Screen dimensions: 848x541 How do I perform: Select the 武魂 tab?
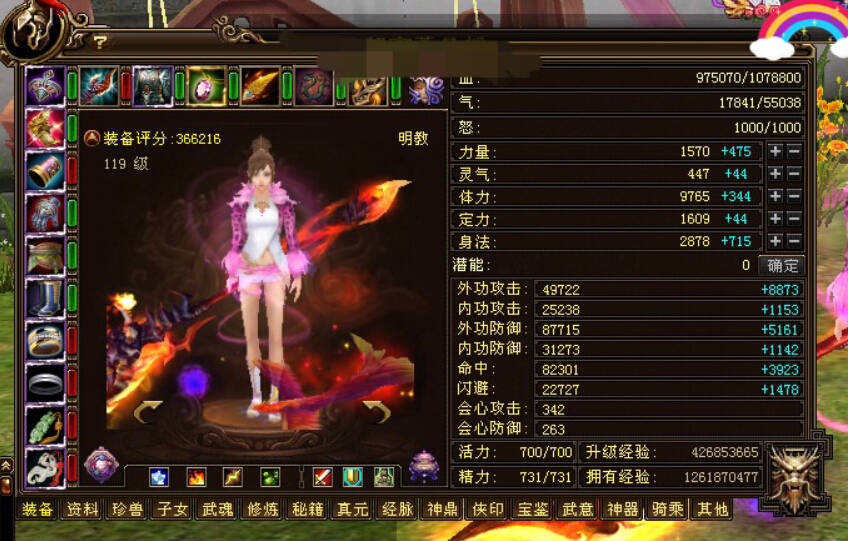click(217, 509)
